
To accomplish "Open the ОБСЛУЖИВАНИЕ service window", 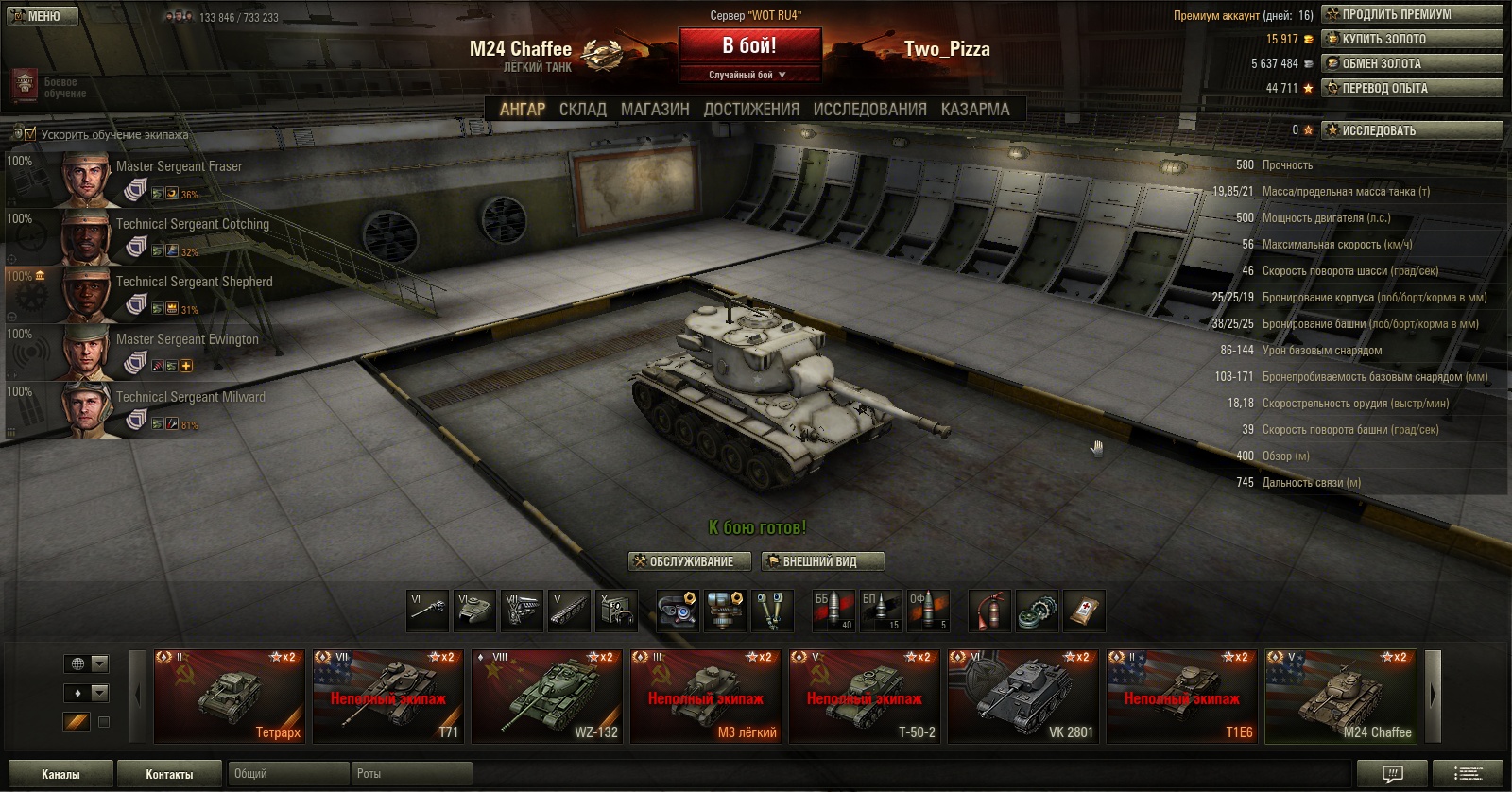I will click(690, 561).
